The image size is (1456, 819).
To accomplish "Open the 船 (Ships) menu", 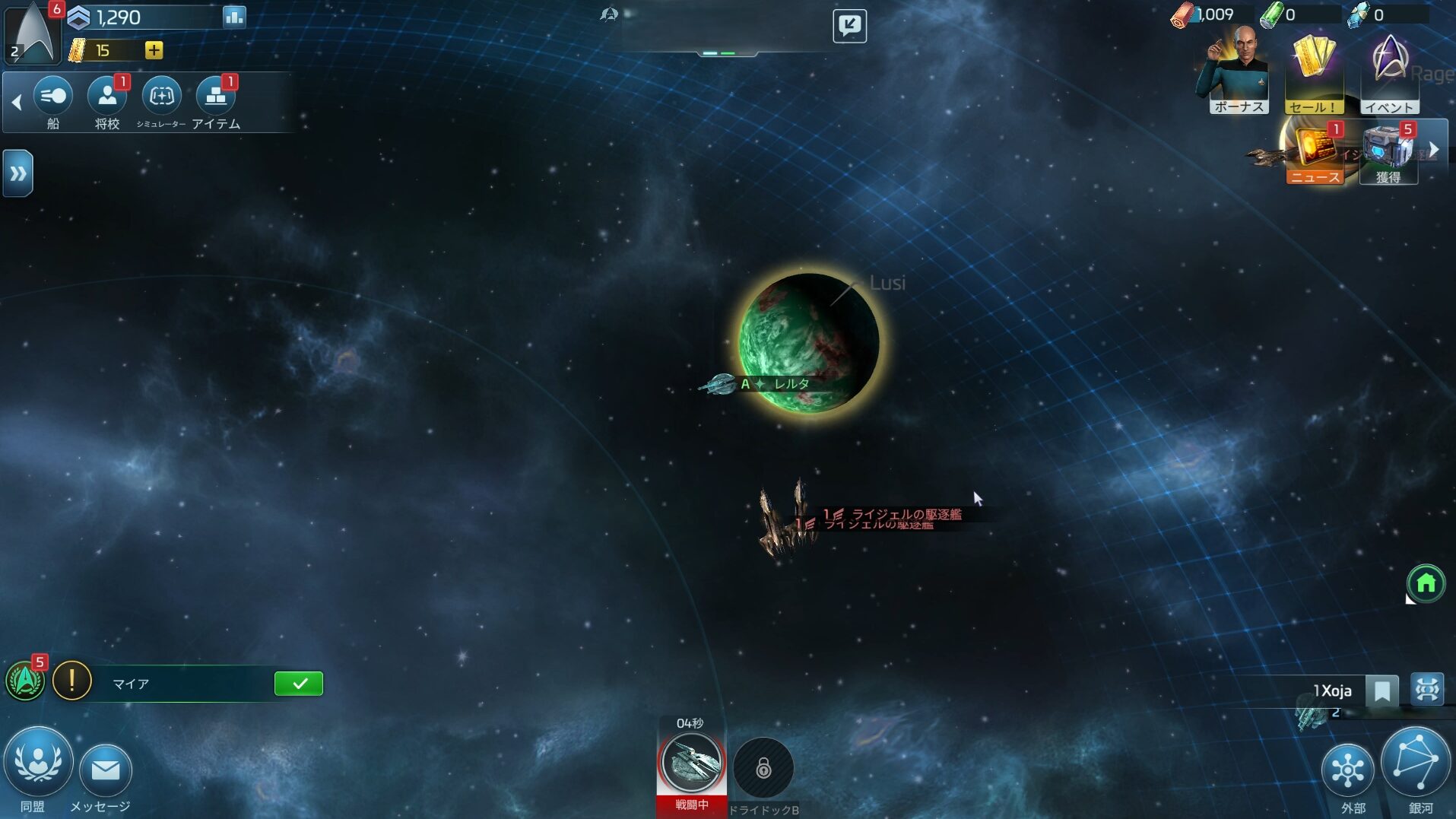I will (x=52, y=97).
